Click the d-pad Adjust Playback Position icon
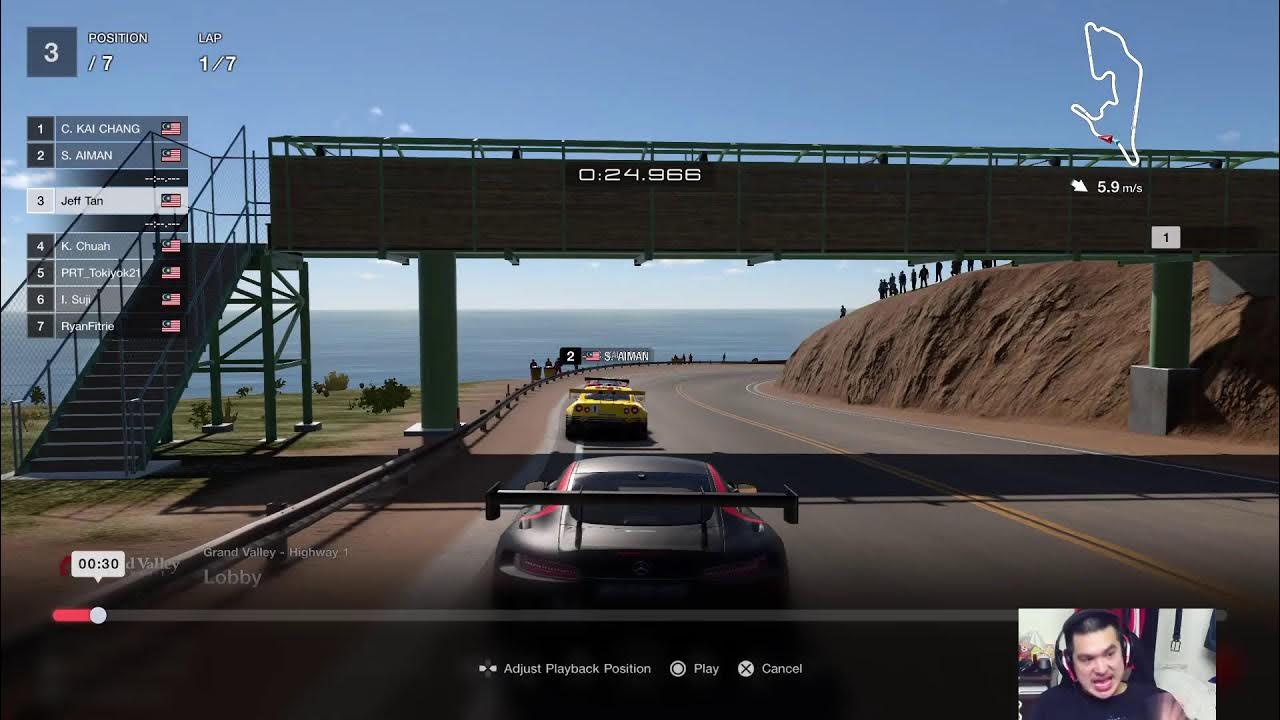 click(488, 668)
